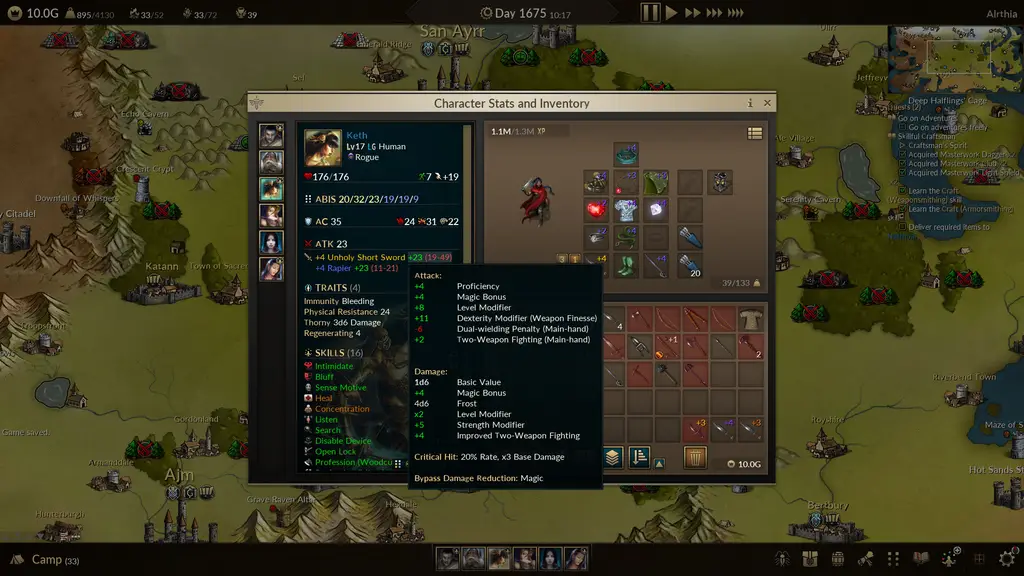The height and width of the screenshot is (576, 1024).
Task: Open the info button in the window header
Action: 750,103
